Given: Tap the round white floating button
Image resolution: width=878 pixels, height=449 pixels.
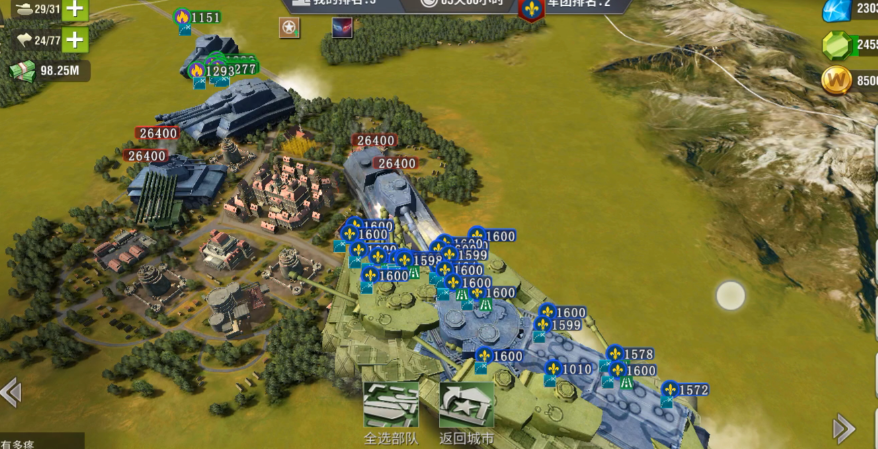Looking at the screenshot, I should click(731, 296).
